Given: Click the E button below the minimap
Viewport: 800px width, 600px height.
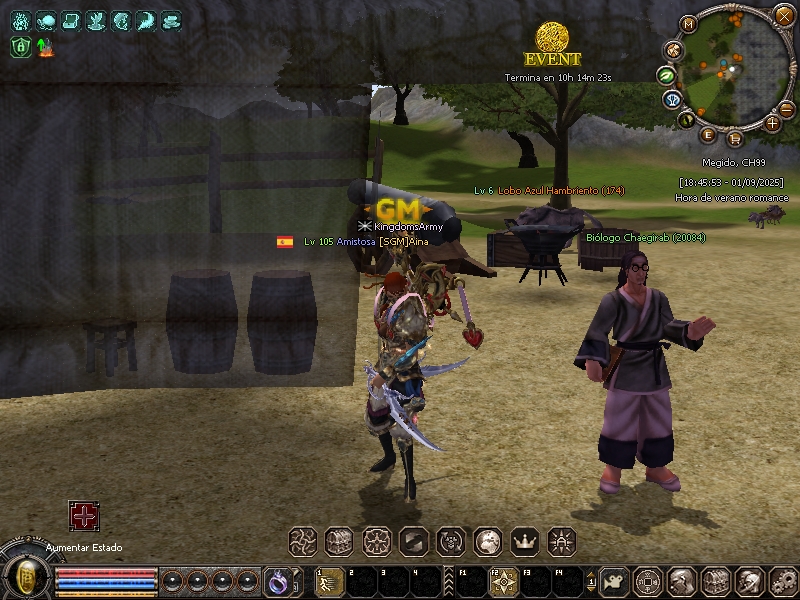Looking at the screenshot, I should coord(709,134).
